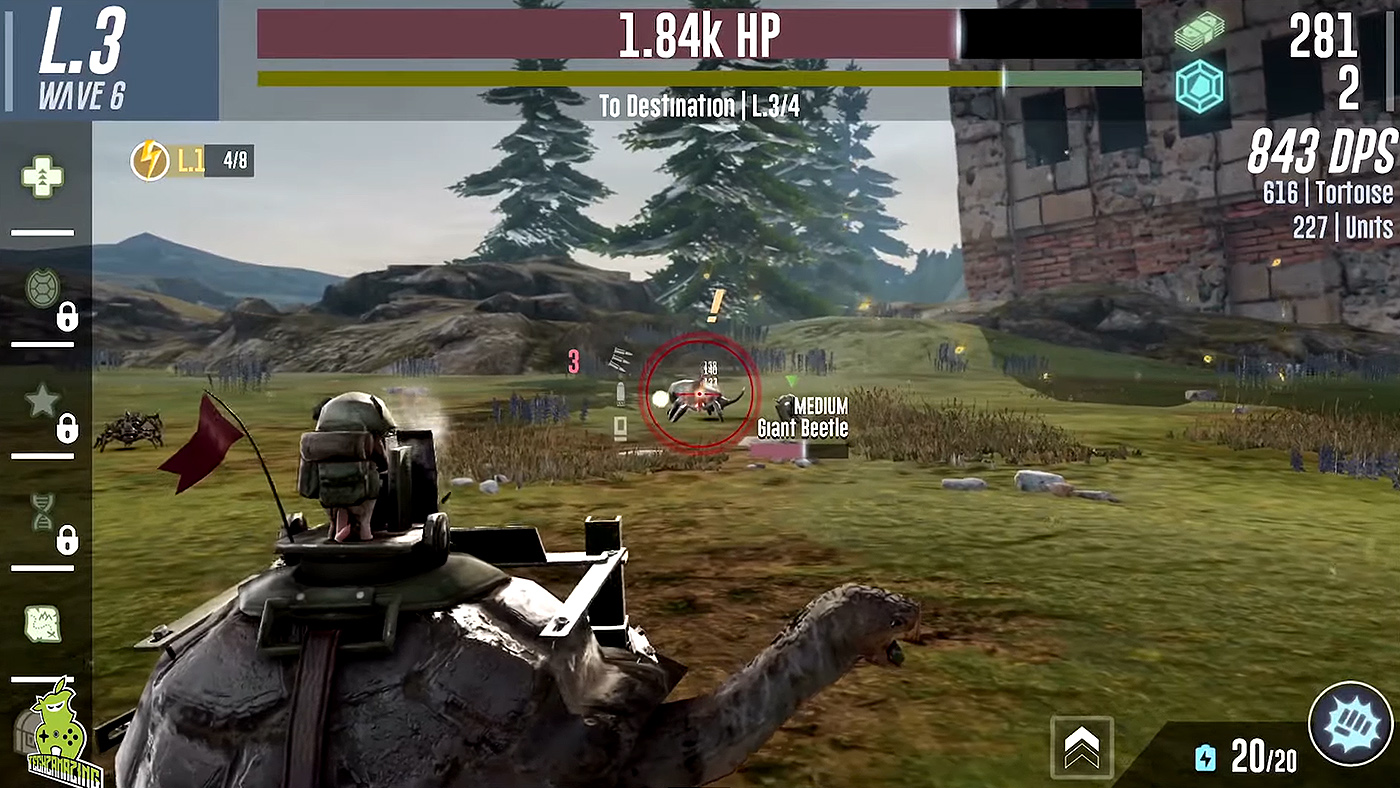
Task: Target the Medium Giant Beetle
Action: tap(700, 393)
